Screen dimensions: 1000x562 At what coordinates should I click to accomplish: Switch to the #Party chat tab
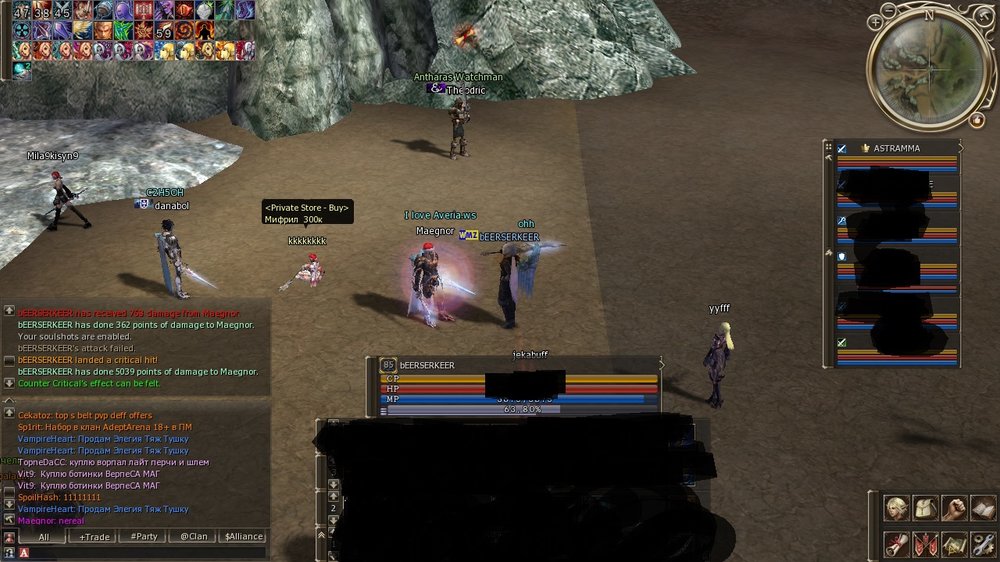click(x=145, y=537)
